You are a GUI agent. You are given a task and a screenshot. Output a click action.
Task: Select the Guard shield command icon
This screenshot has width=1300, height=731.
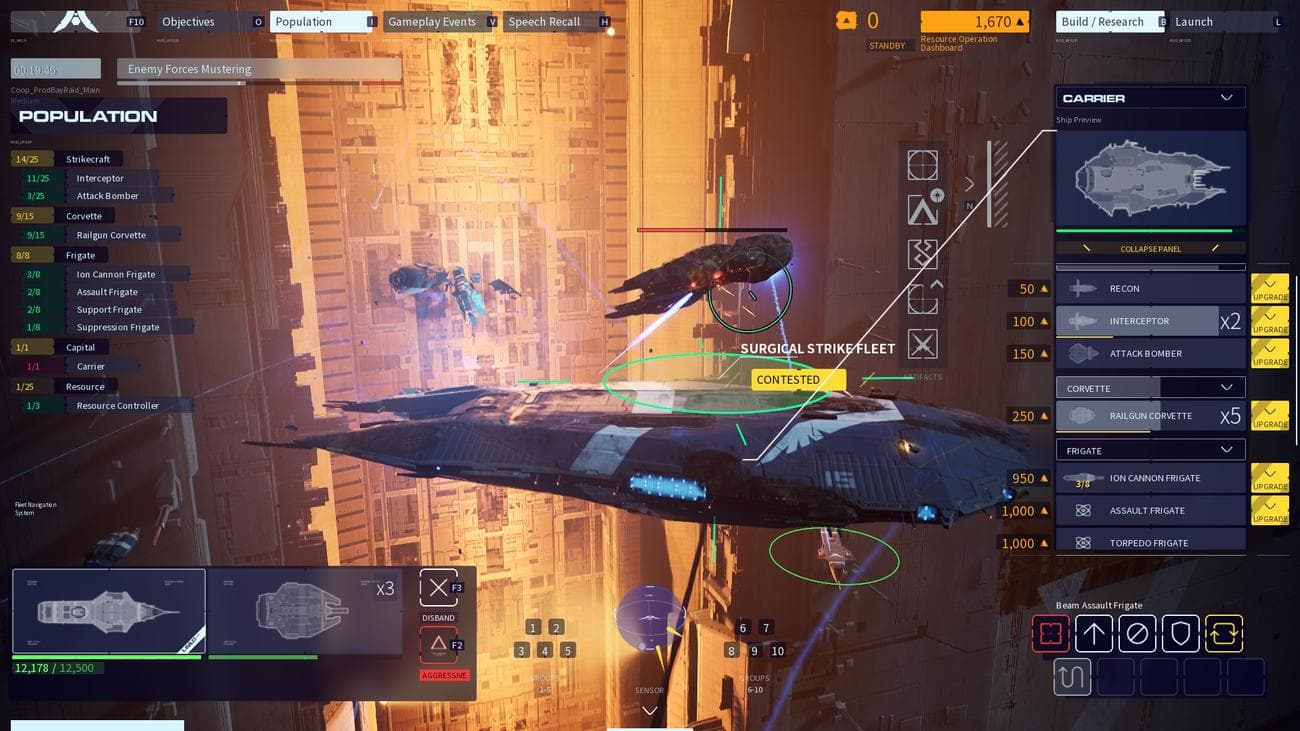click(1181, 633)
